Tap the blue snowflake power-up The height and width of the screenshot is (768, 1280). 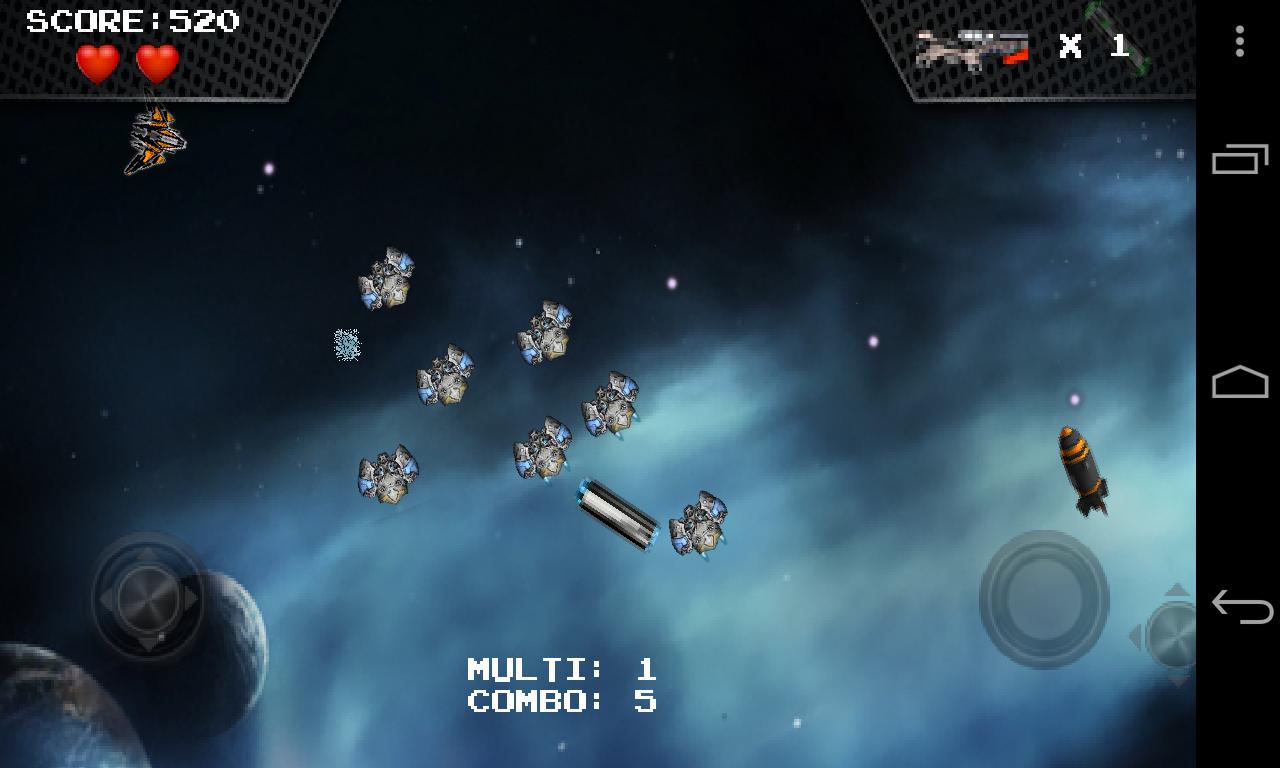(x=345, y=345)
